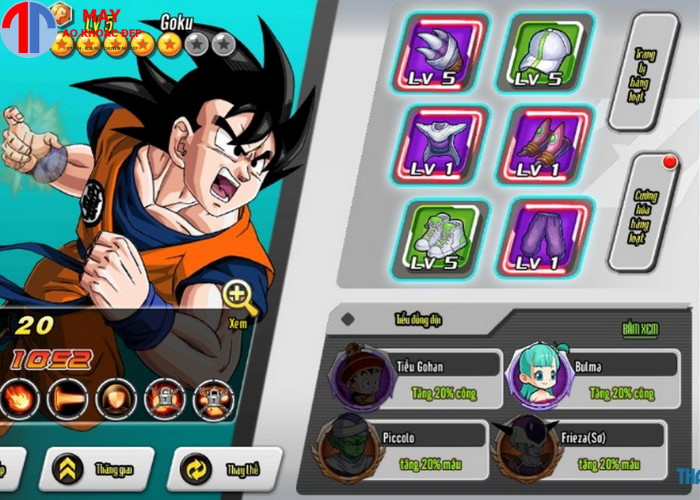
Task: Click the Bấm xem link
Action: click(641, 328)
